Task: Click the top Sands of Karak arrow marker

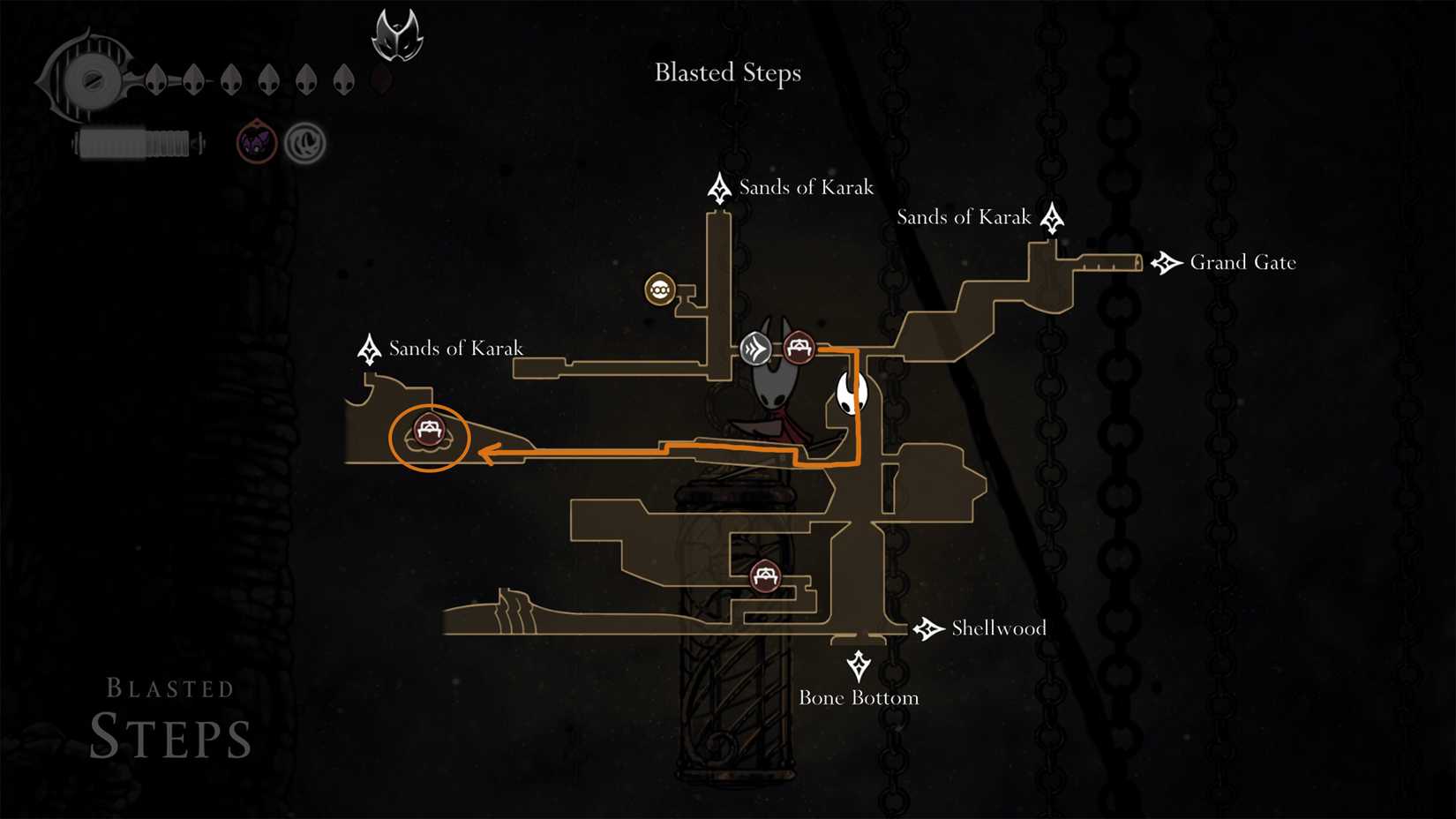Action: coord(720,187)
